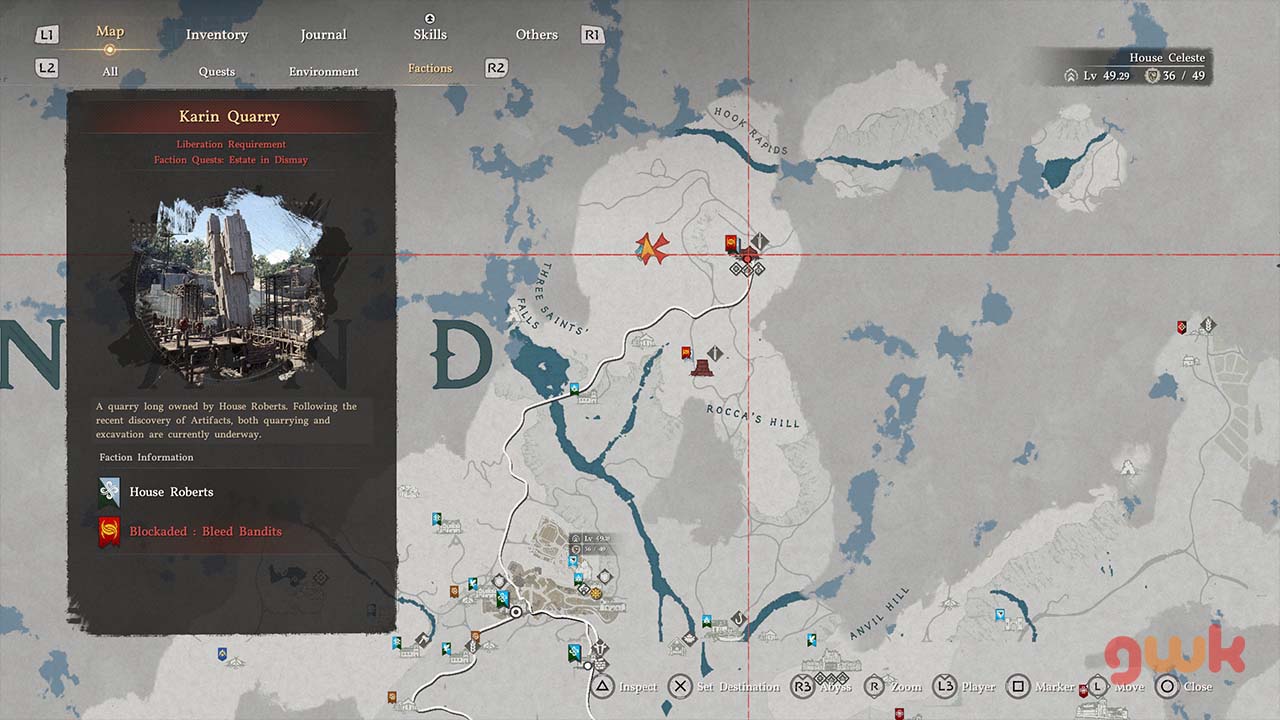Click the red tent camp map marker
Image resolution: width=1280 pixels, height=720 pixels.
tap(652, 246)
